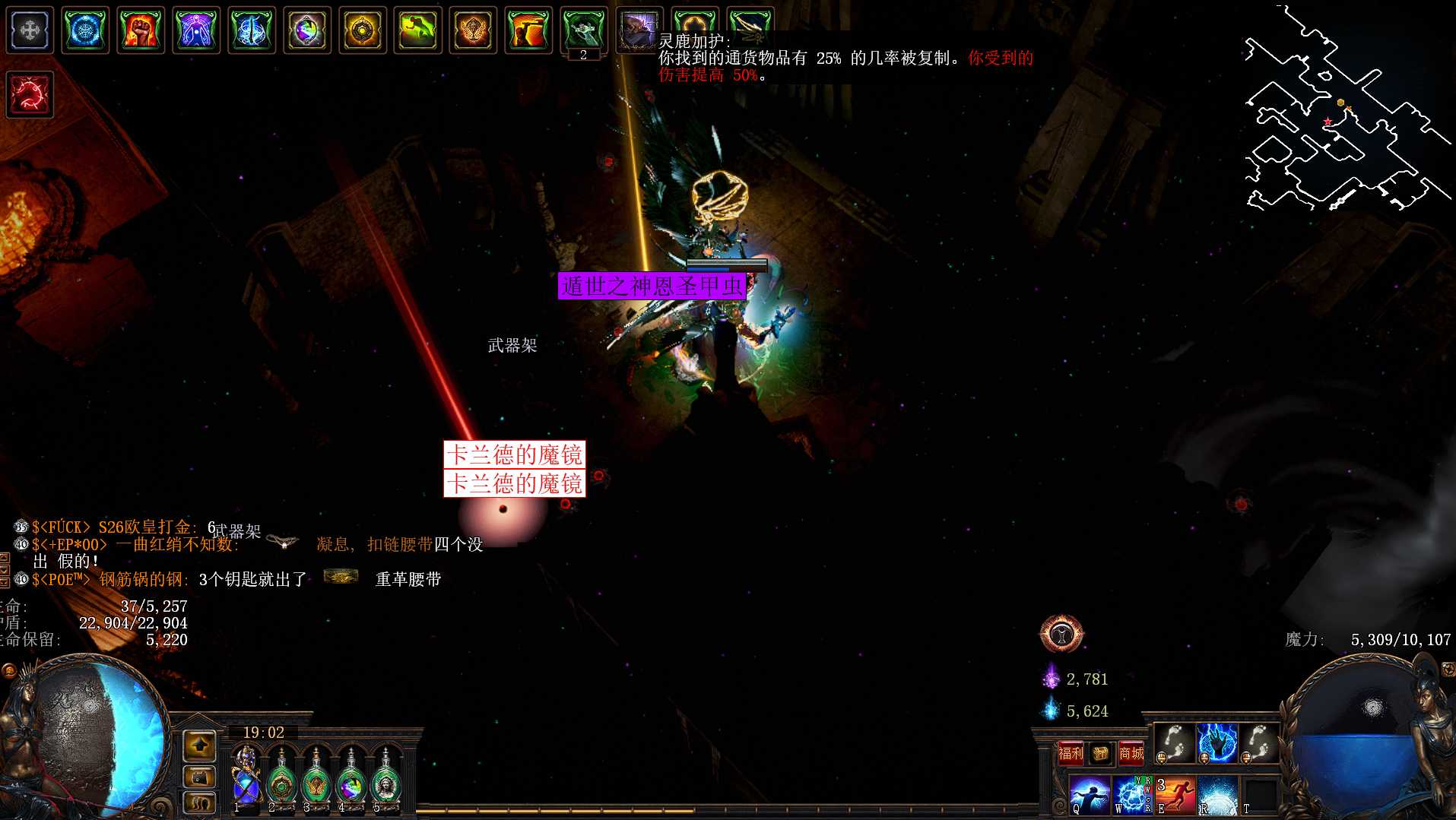Screen dimensions: 1456x820
Task: Click the minimap overlay
Action: point(1344,114)
